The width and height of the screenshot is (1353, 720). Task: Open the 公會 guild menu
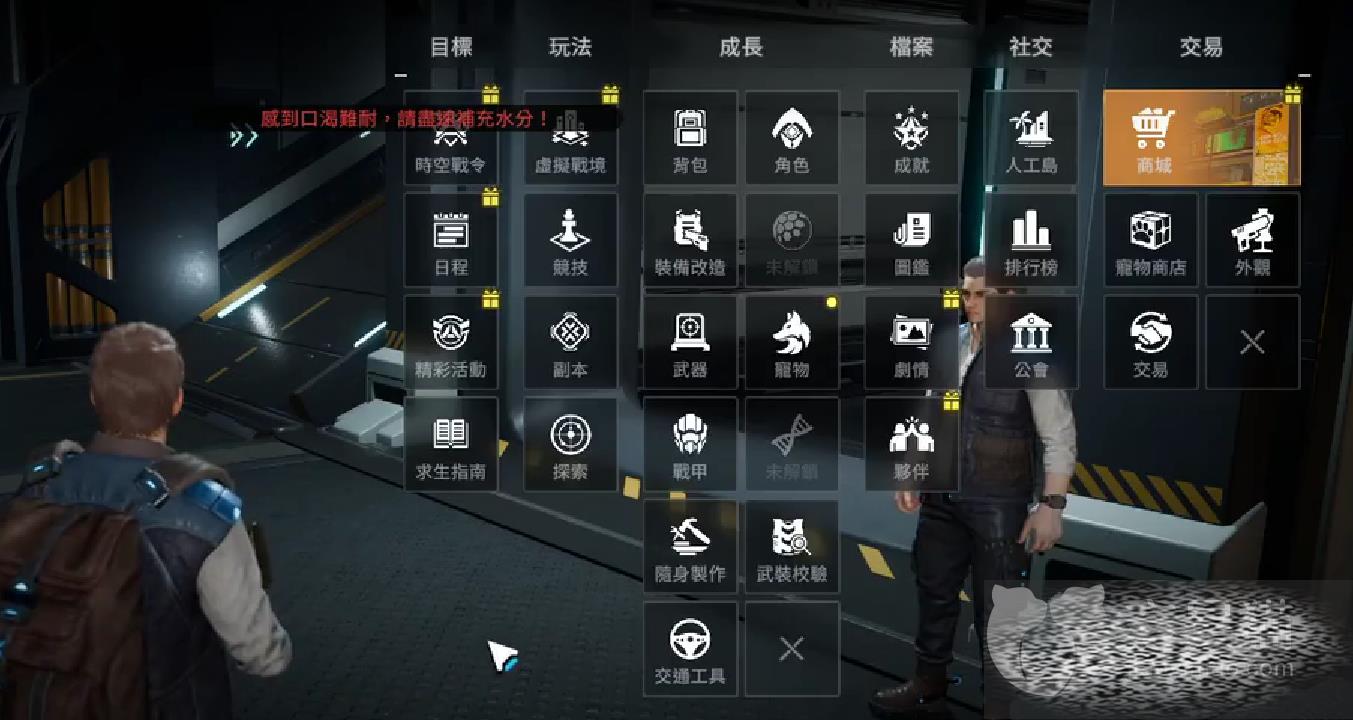1031,342
